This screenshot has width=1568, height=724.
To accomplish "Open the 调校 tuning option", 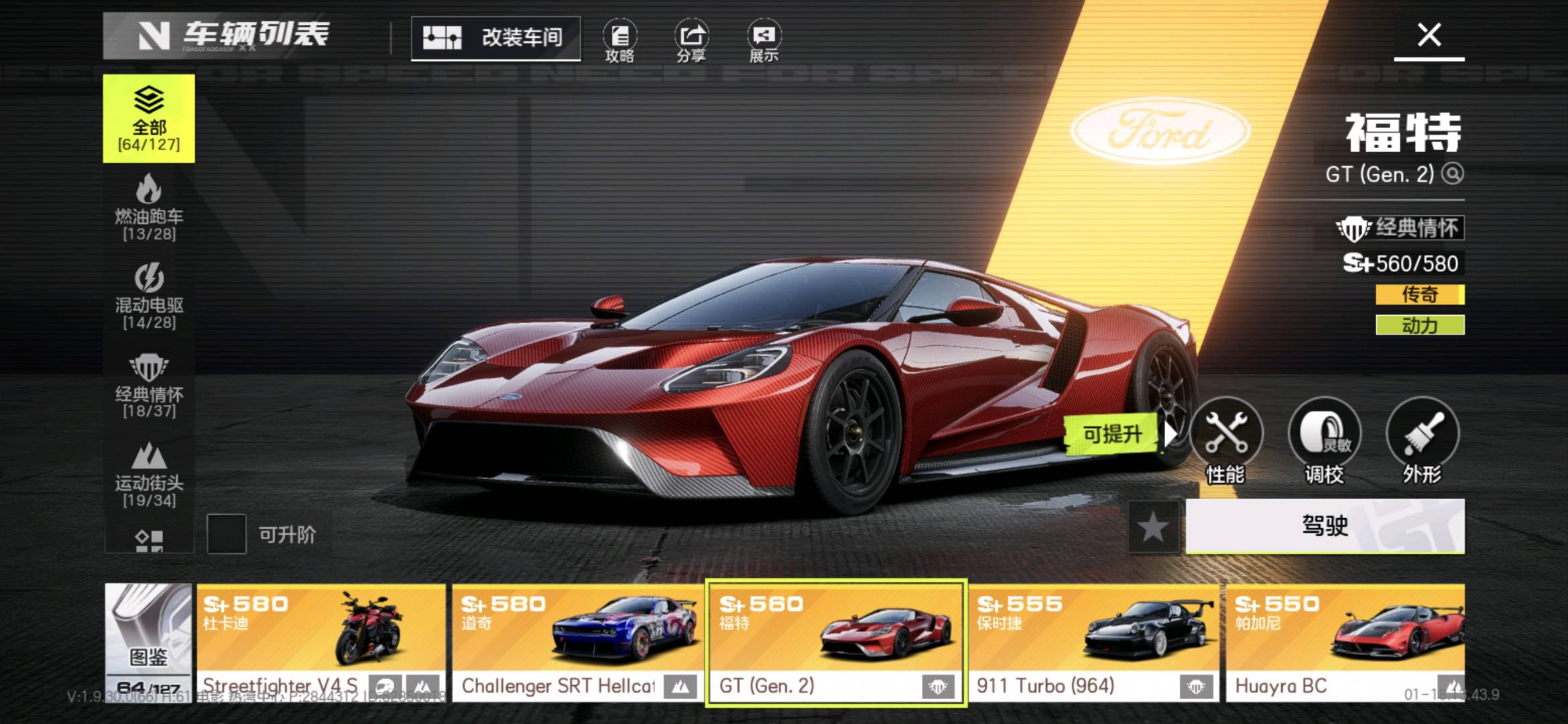I will pos(1324,440).
